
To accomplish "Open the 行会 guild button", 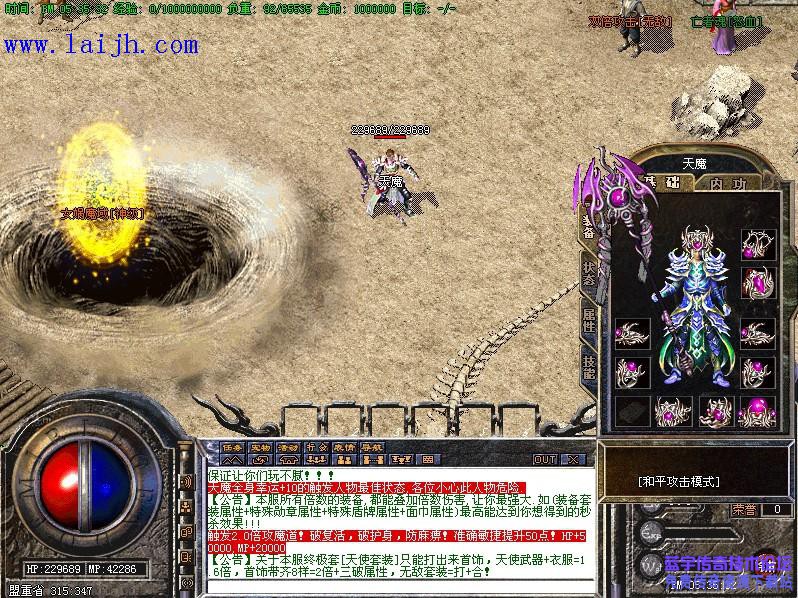I will pos(317,447).
